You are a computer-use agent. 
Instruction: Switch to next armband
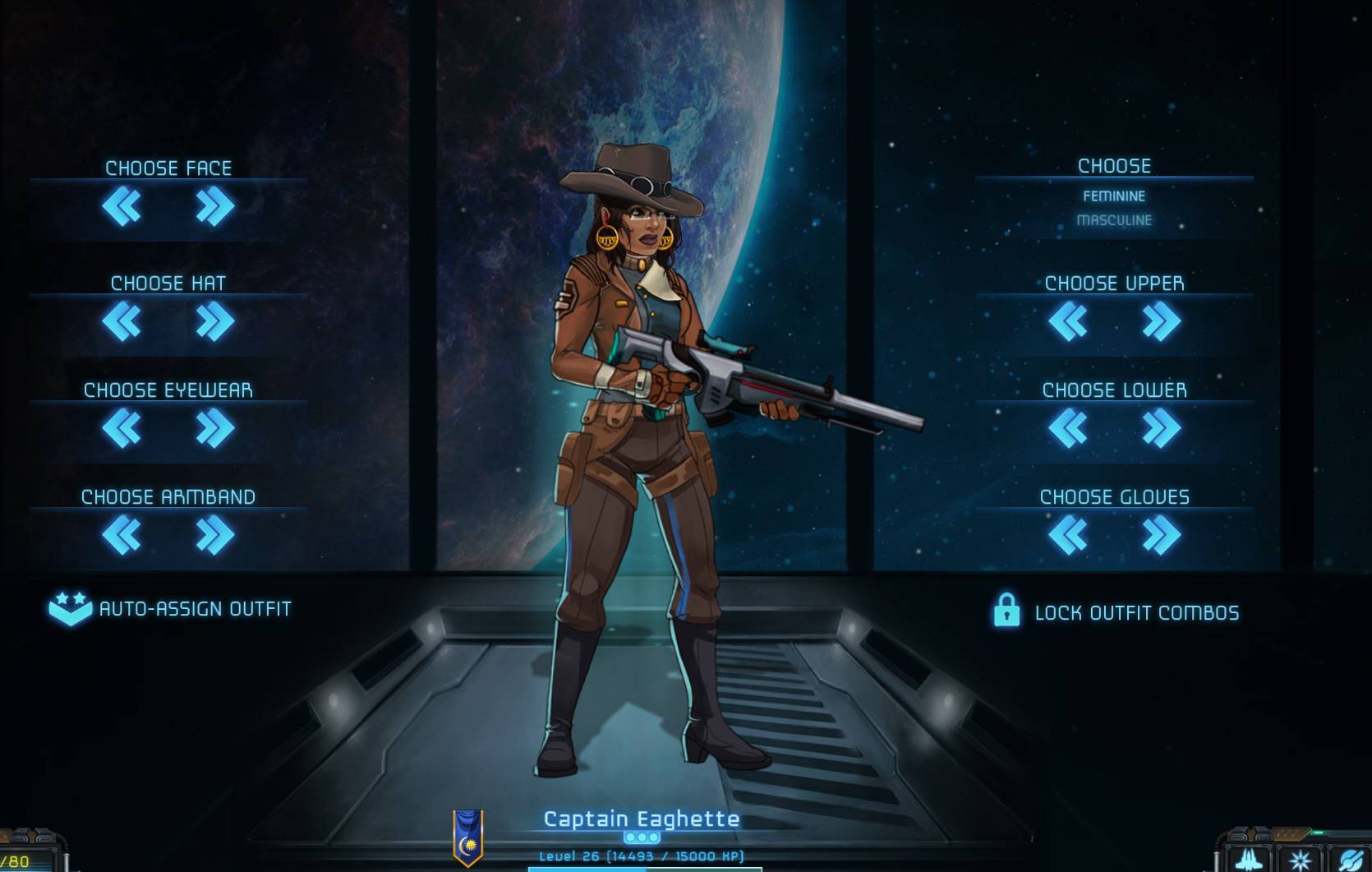click(215, 535)
